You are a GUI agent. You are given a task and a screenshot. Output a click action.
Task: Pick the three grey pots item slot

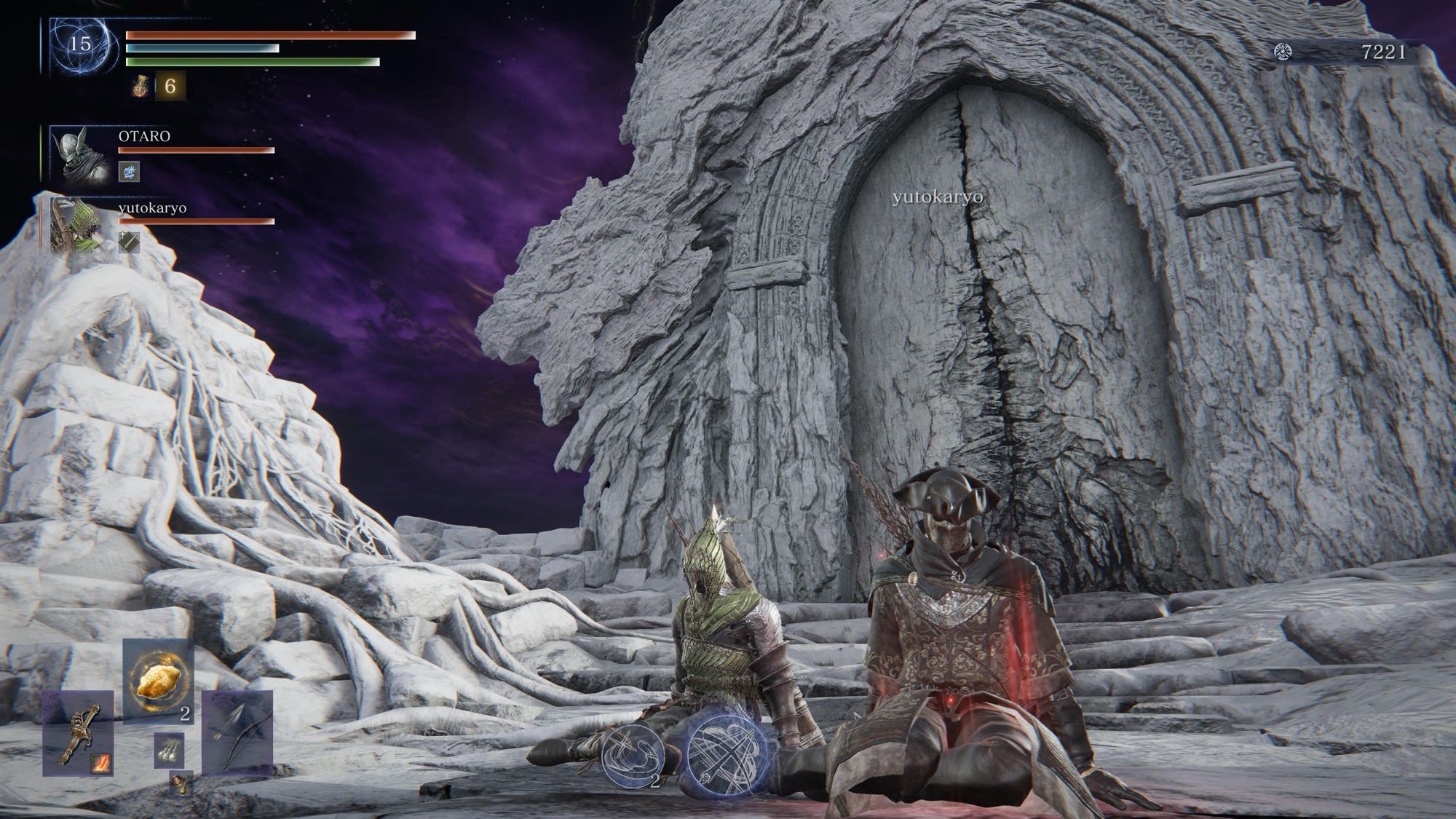tap(169, 751)
